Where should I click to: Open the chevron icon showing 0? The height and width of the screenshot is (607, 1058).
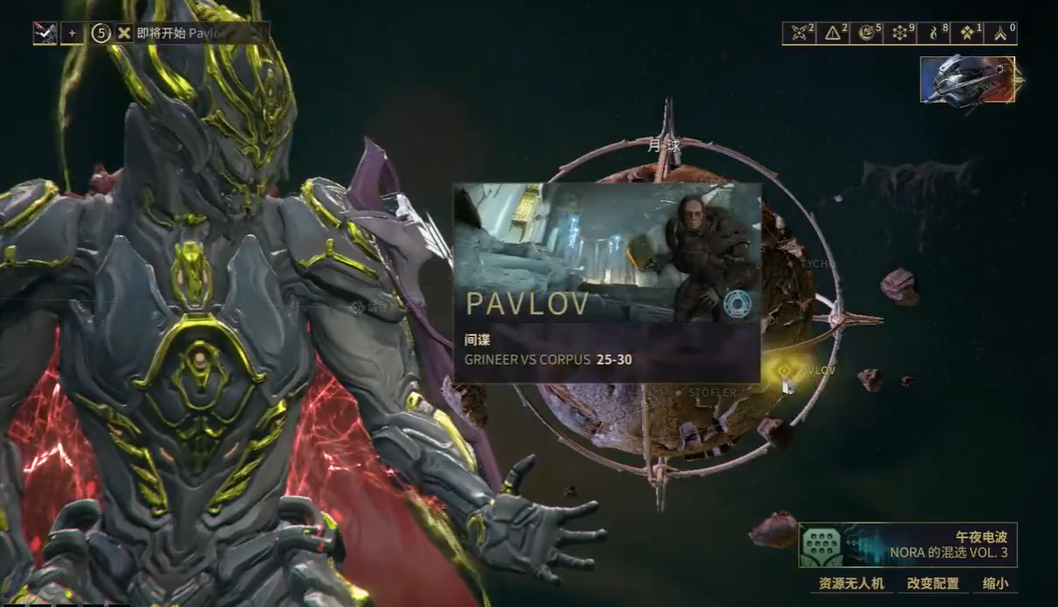(1001, 33)
